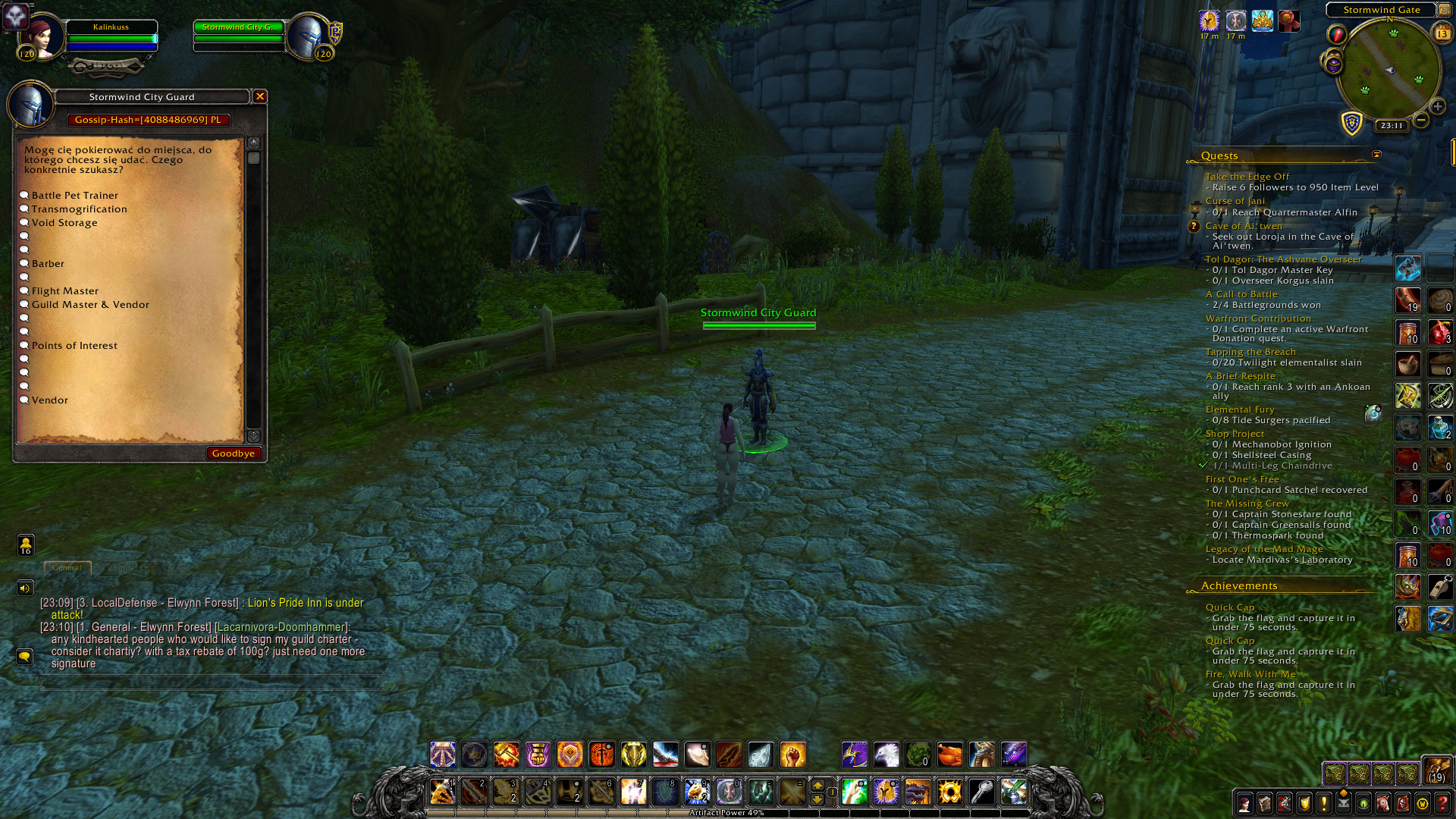This screenshot has width=1456, height=819.
Task: Click the checkmark beside Multi-Leg Chaindrive objective
Action: (x=1202, y=465)
